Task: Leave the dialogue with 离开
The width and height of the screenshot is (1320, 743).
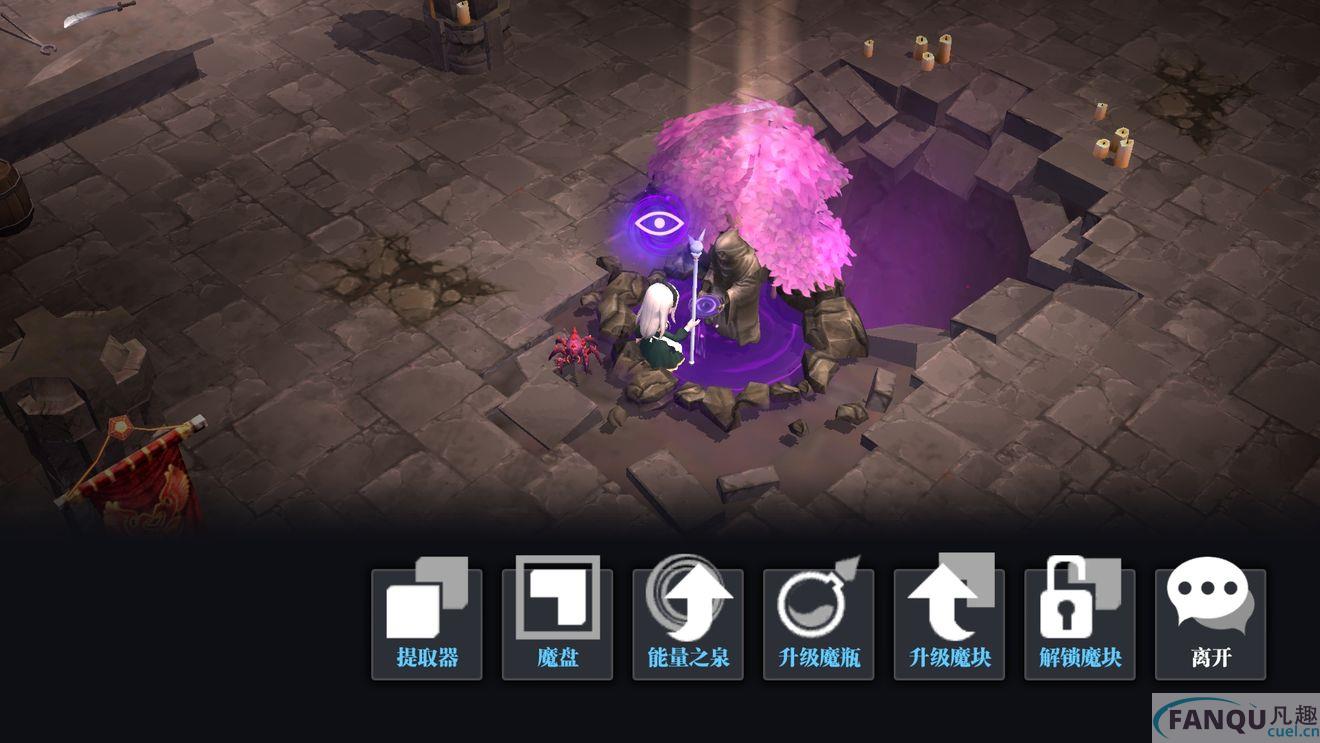Action: (x=1210, y=623)
